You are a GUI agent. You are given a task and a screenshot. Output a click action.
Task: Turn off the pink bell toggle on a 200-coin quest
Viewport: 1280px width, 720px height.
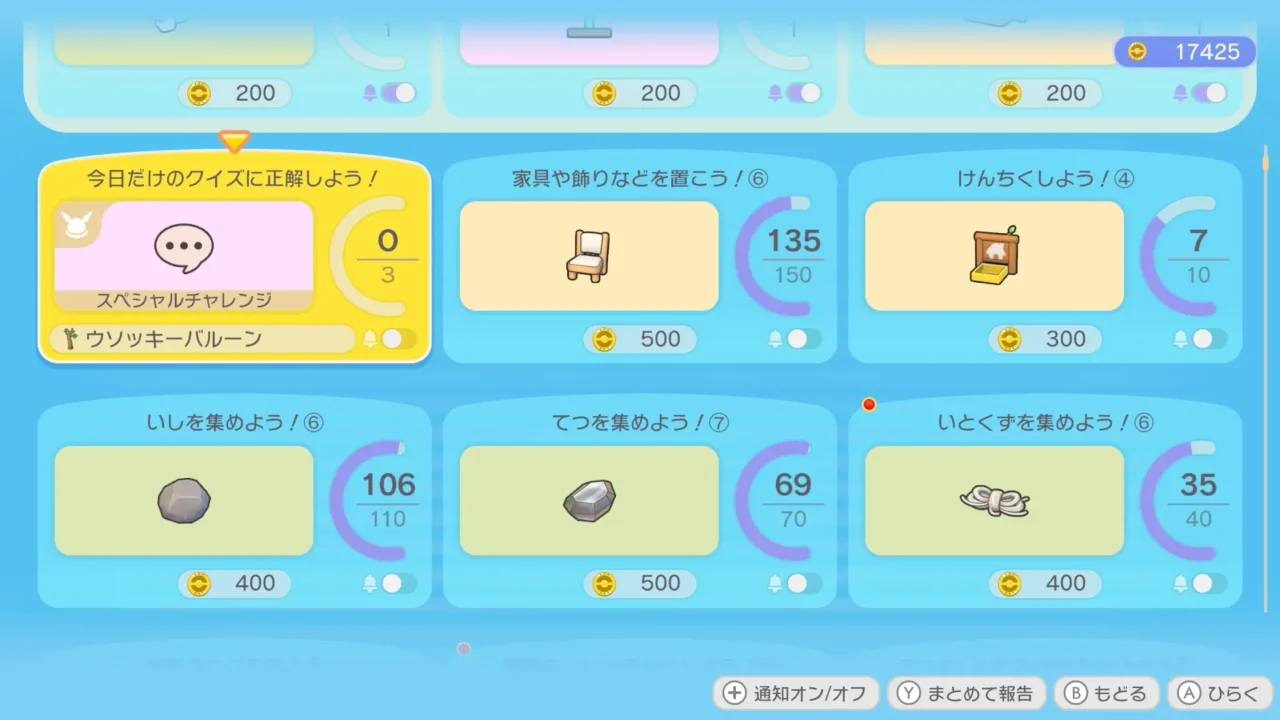click(392, 93)
